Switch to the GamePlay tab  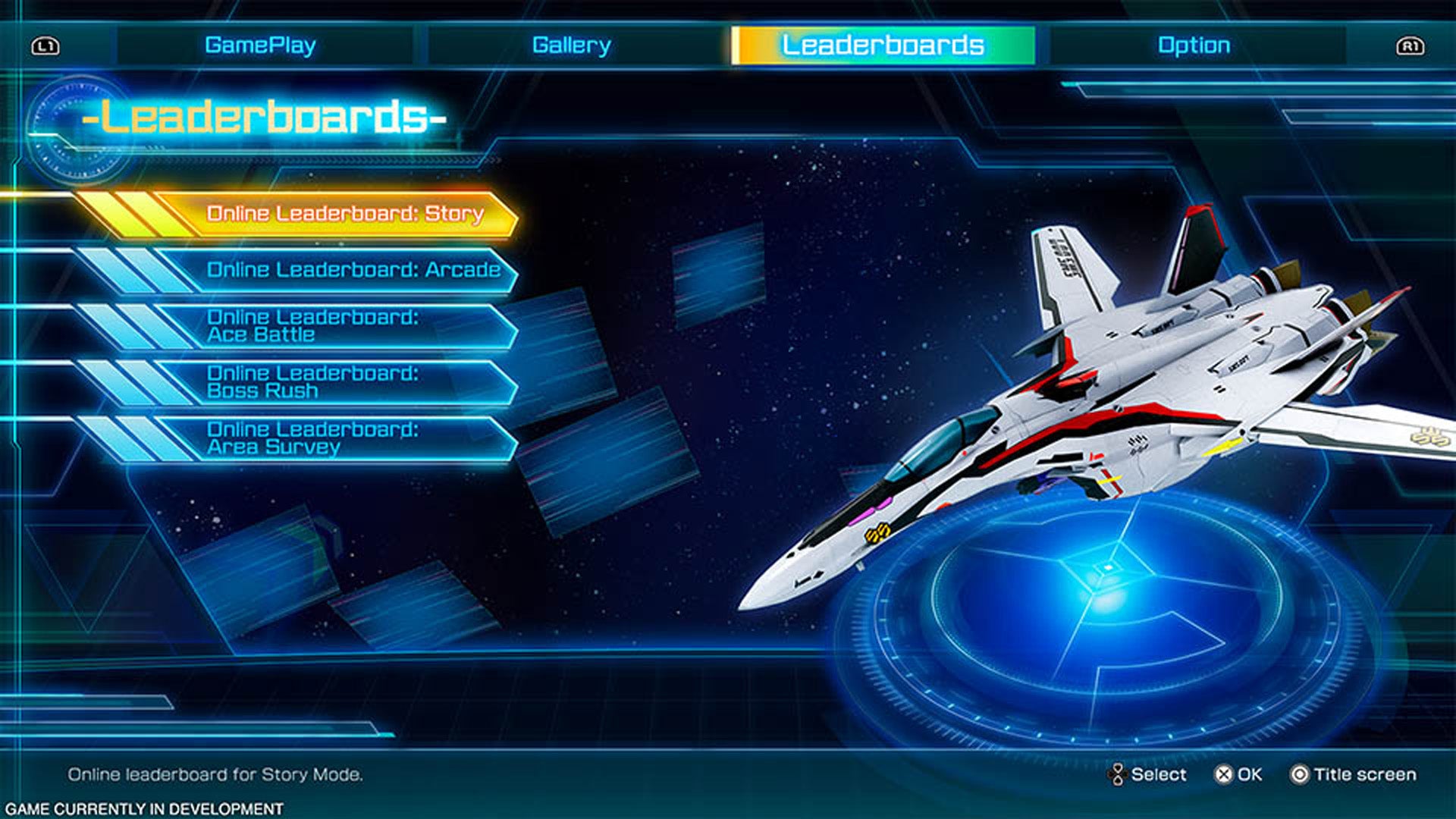(x=264, y=45)
